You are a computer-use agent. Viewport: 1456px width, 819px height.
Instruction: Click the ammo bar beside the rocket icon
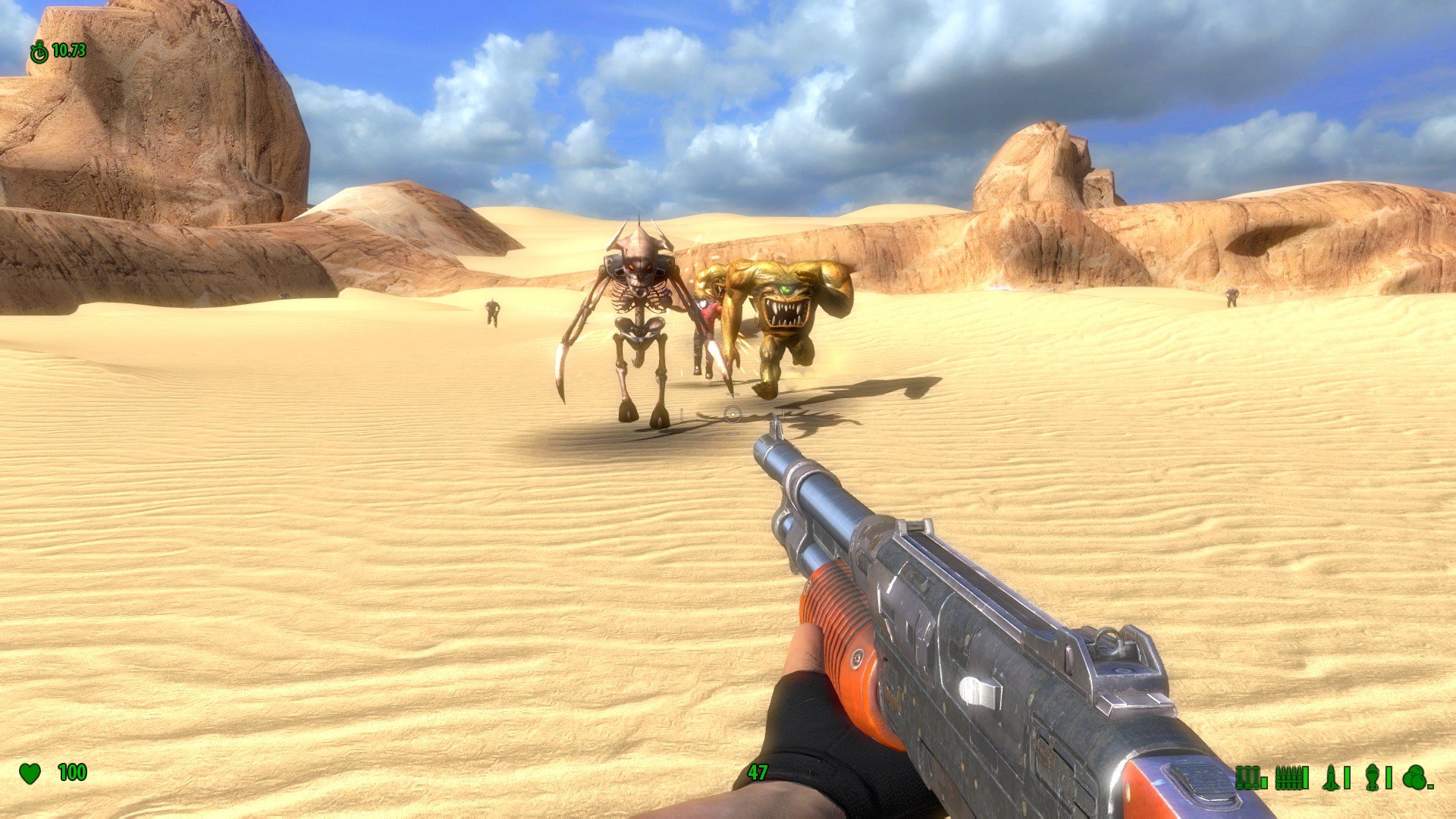click(1347, 777)
